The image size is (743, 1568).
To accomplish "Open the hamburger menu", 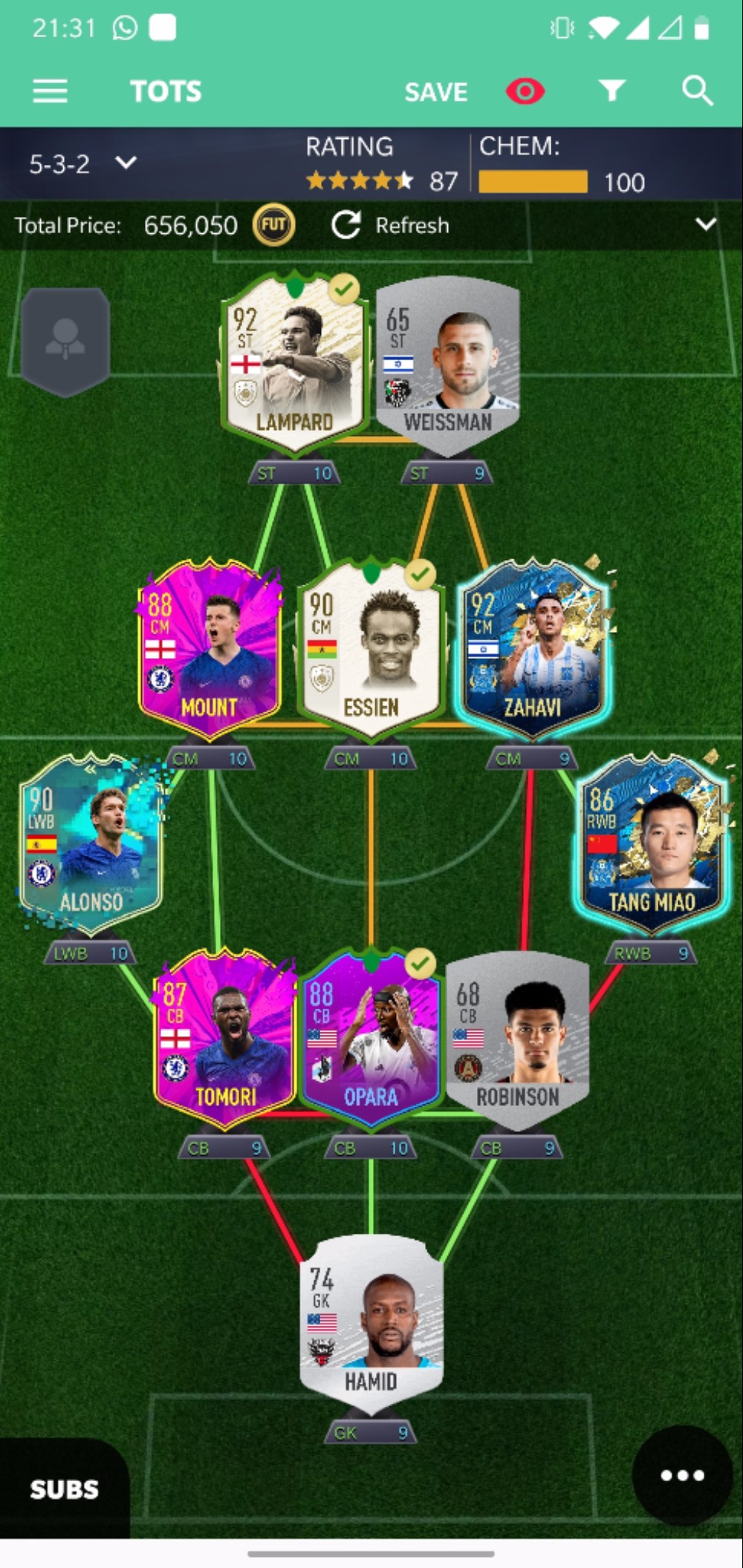I will click(x=50, y=91).
